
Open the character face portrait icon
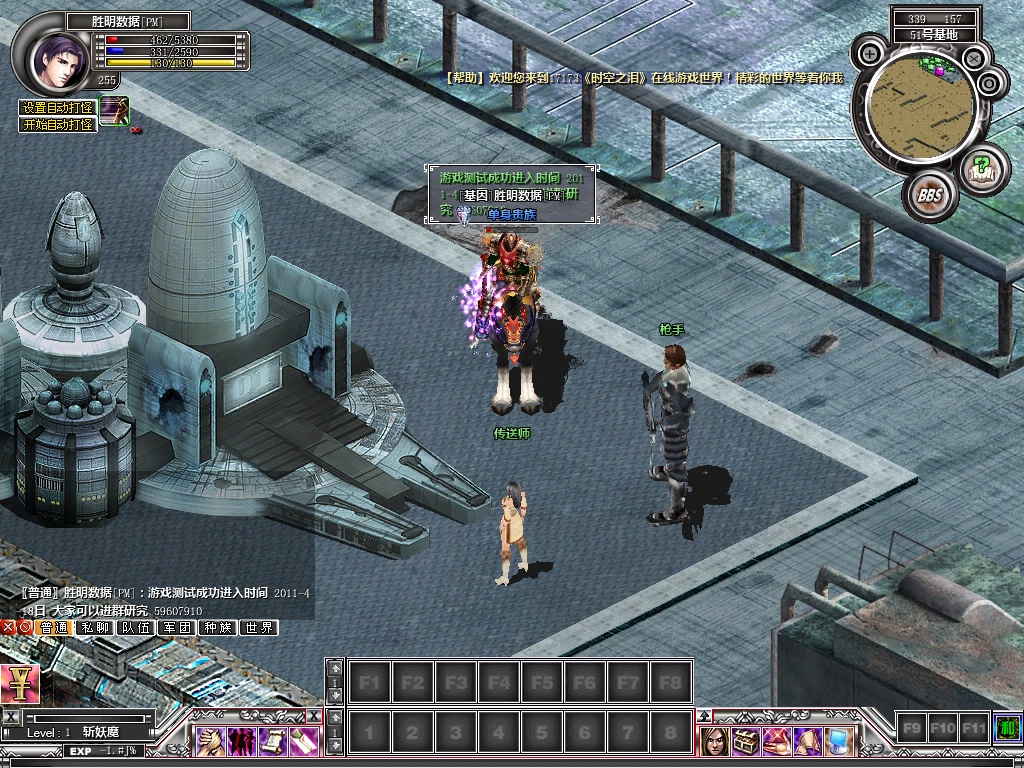click(x=714, y=740)
